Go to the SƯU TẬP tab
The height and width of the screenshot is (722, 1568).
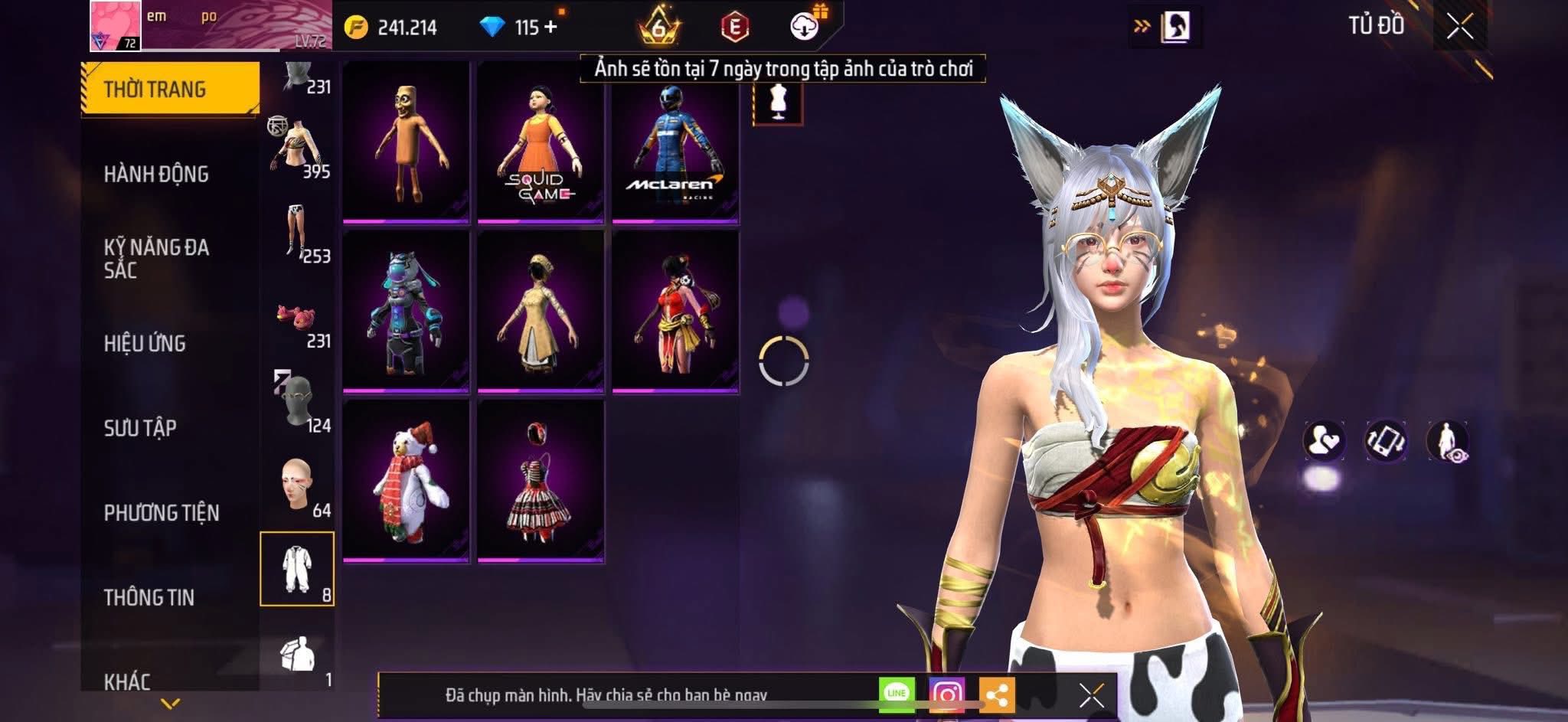[x=140, y=427]
